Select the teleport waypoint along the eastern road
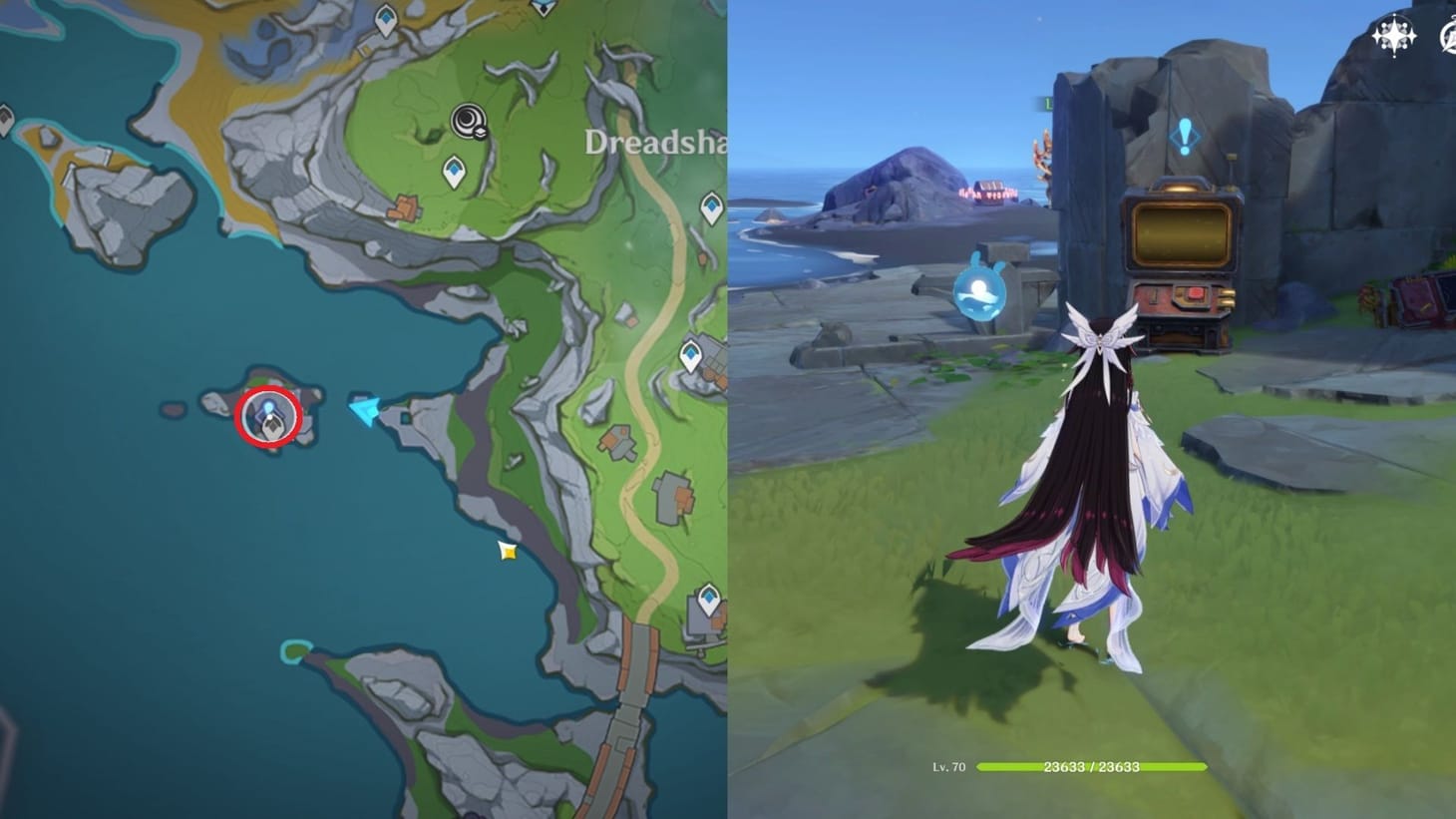The image size is (1456, 819). tap(689, 353)
